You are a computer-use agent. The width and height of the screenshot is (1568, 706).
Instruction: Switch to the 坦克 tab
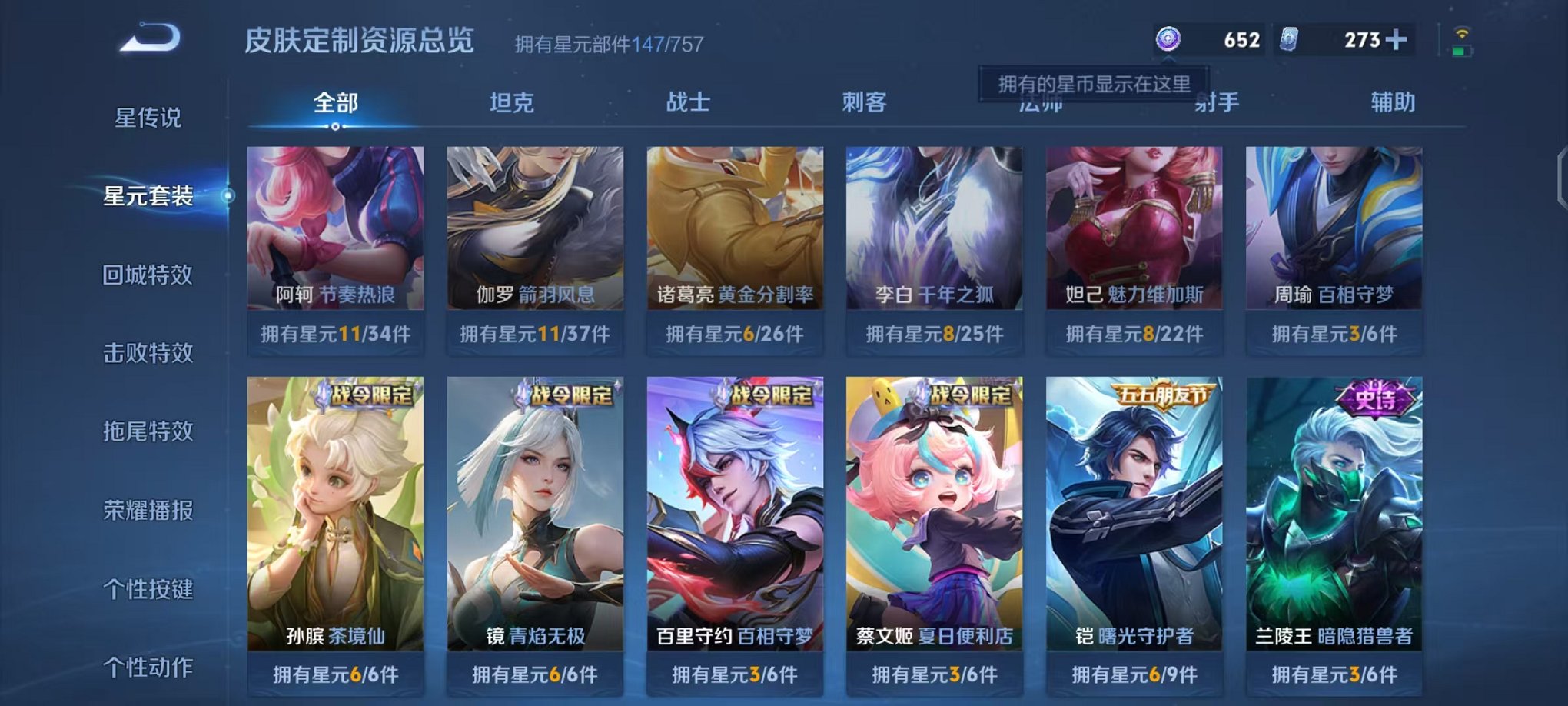click(x=513, y=102)
